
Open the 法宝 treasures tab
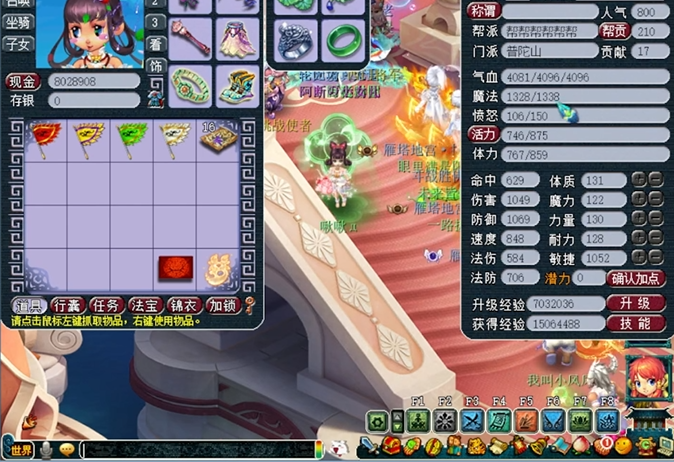coord(145,305)
